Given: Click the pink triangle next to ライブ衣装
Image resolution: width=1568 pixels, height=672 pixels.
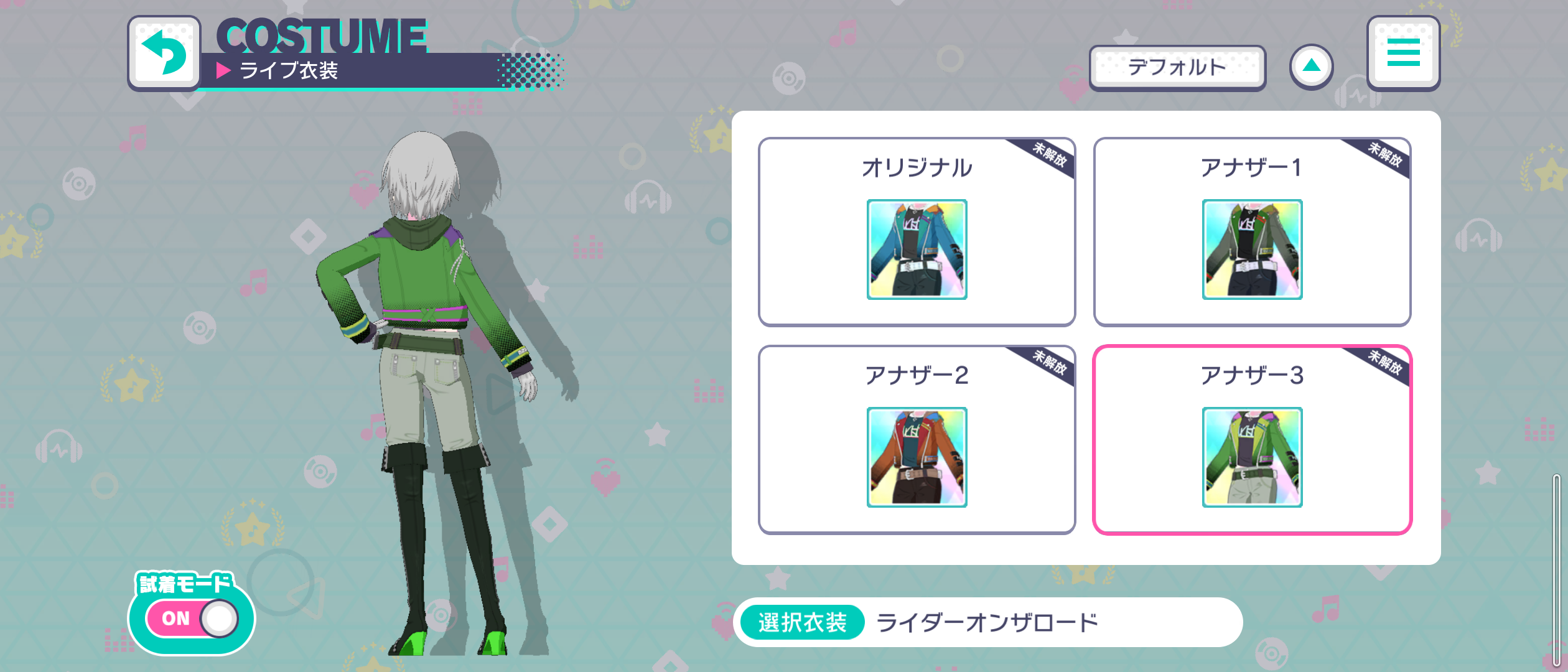Looking at the screenshot, I should (224, 73).
